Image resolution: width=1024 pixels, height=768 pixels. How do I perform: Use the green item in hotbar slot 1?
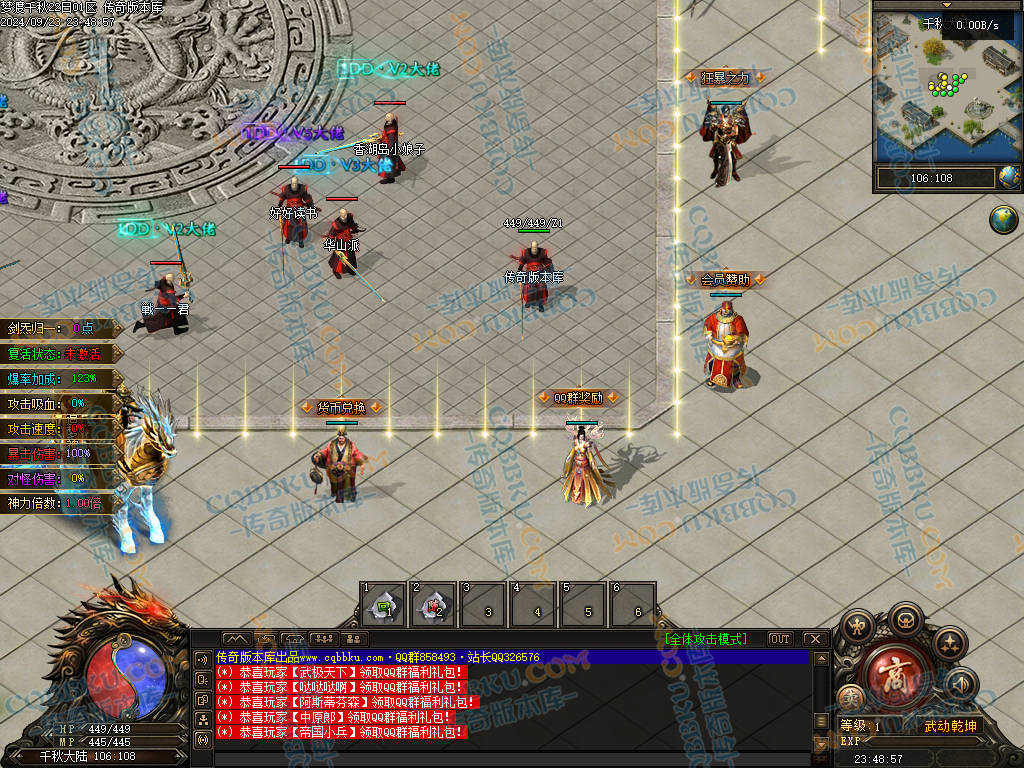pyautogui.click(x=383, y=604)
